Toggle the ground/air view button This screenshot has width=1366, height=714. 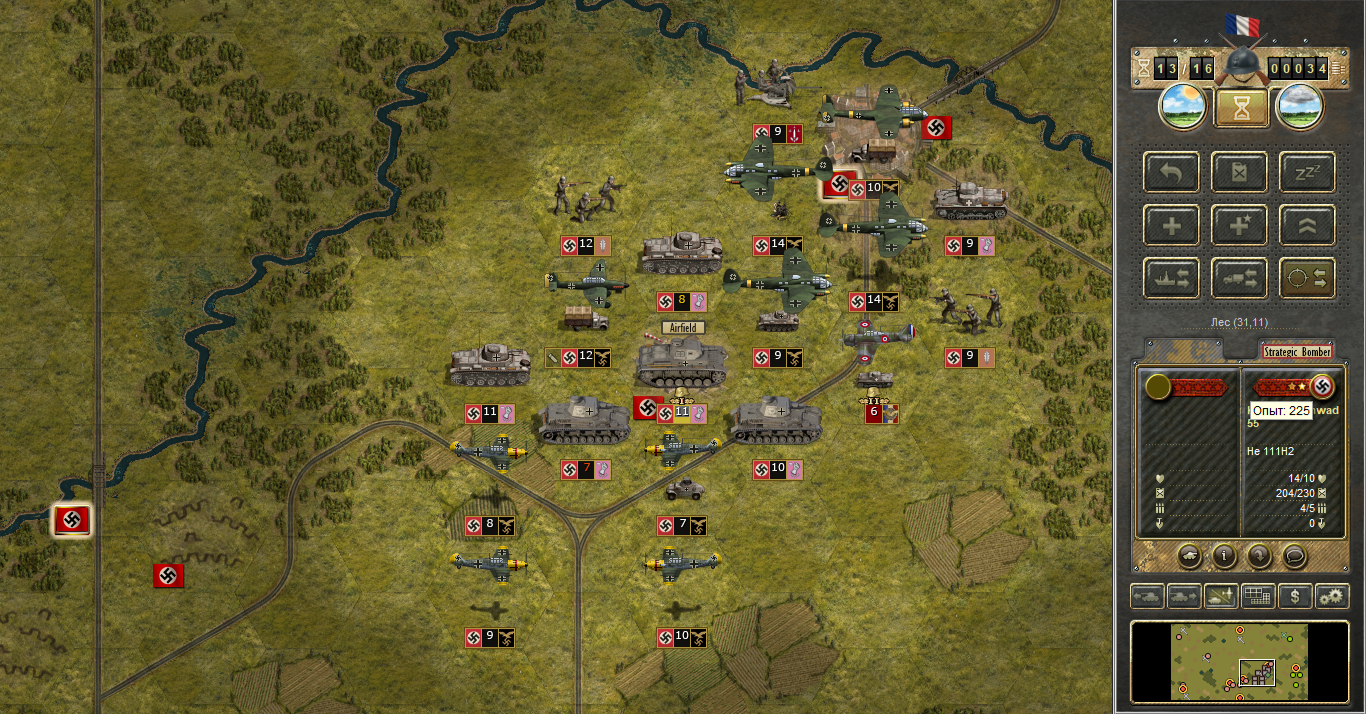click(x=1220, y=597)
